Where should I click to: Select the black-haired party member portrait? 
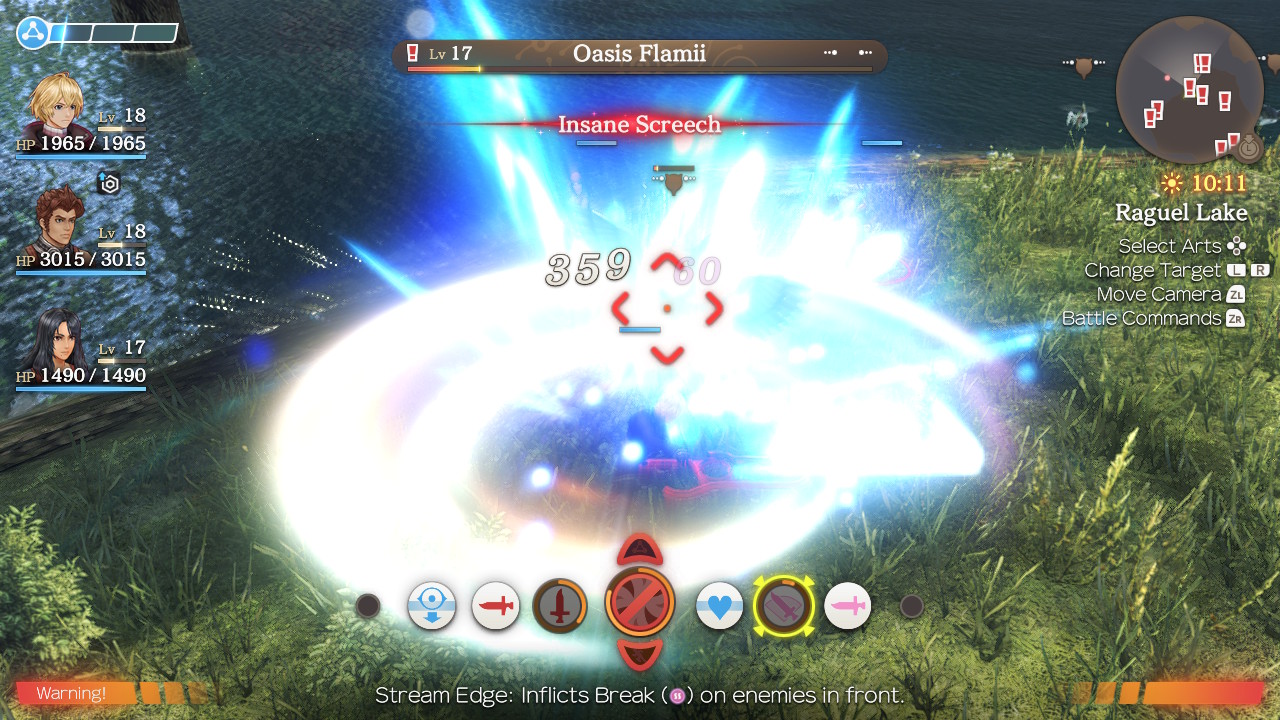[60, 340]
